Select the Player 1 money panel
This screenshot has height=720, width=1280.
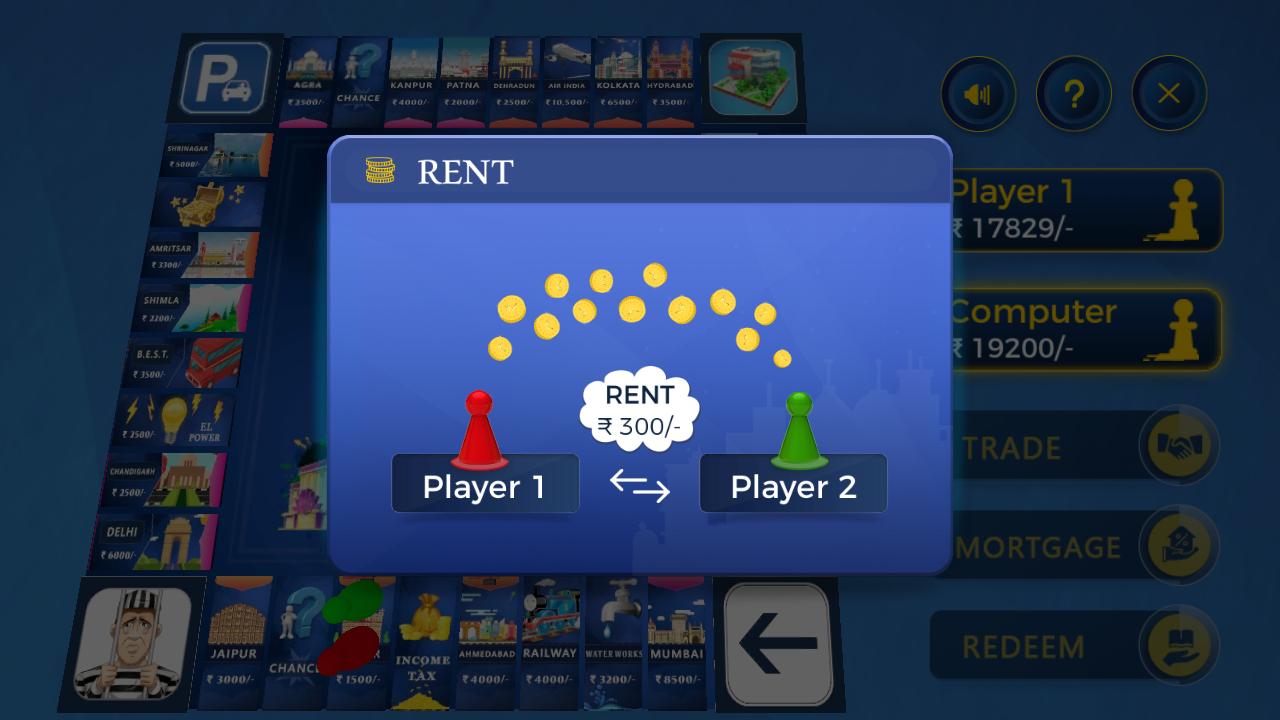1085,210
